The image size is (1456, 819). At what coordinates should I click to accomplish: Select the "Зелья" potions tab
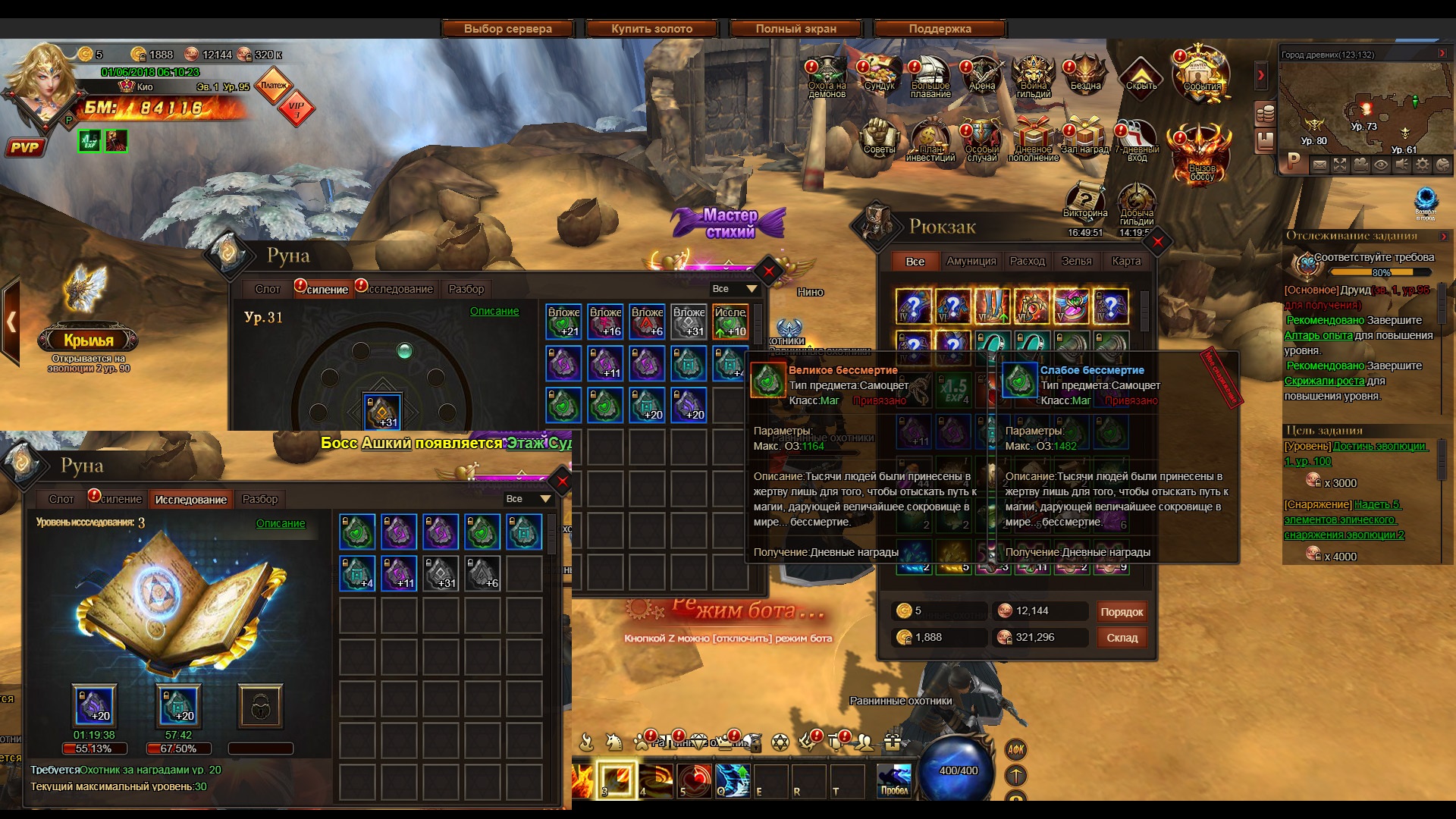coord(1076,261)
